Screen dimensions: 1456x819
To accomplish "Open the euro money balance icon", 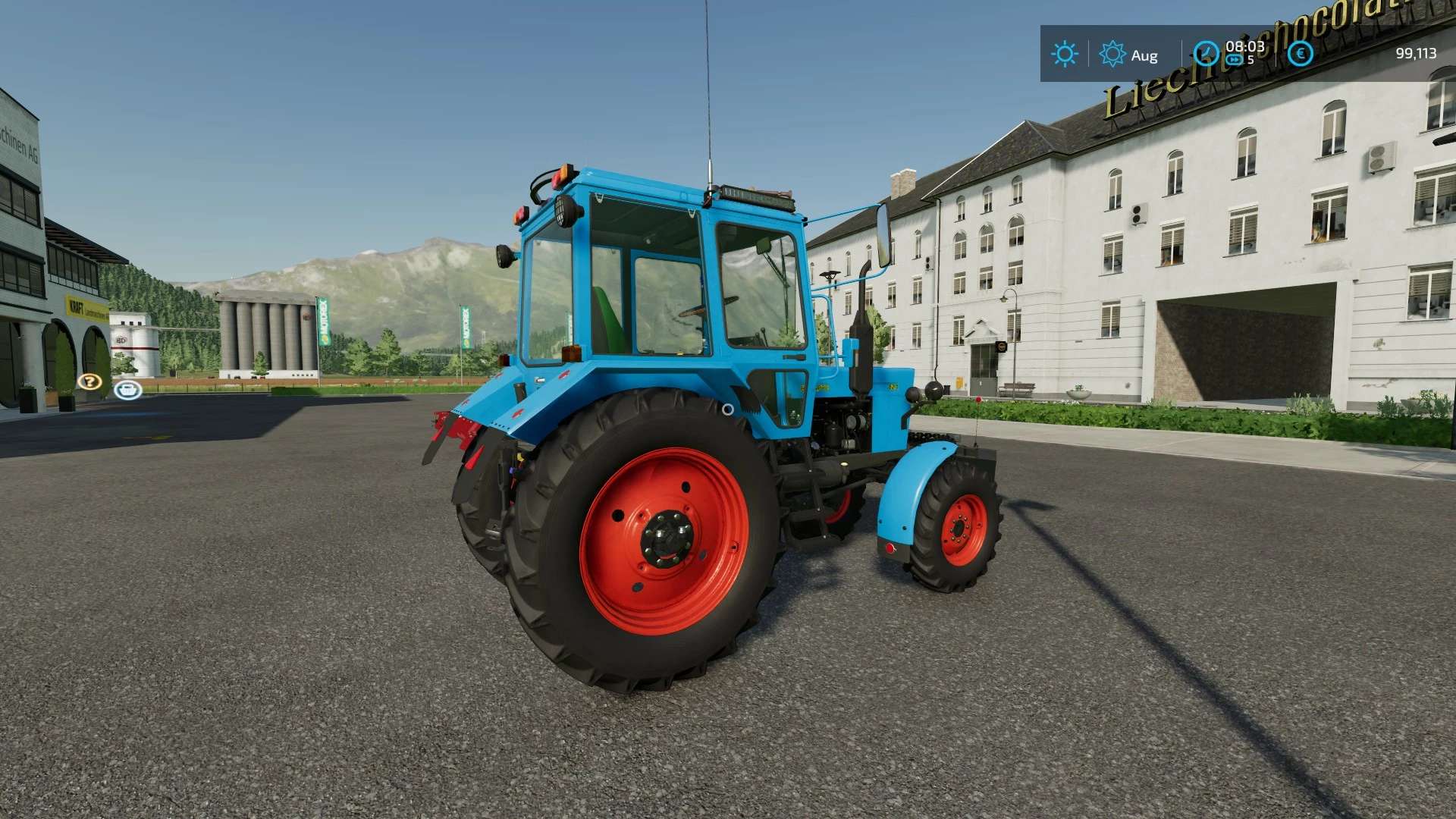I will click(1301, 54).
